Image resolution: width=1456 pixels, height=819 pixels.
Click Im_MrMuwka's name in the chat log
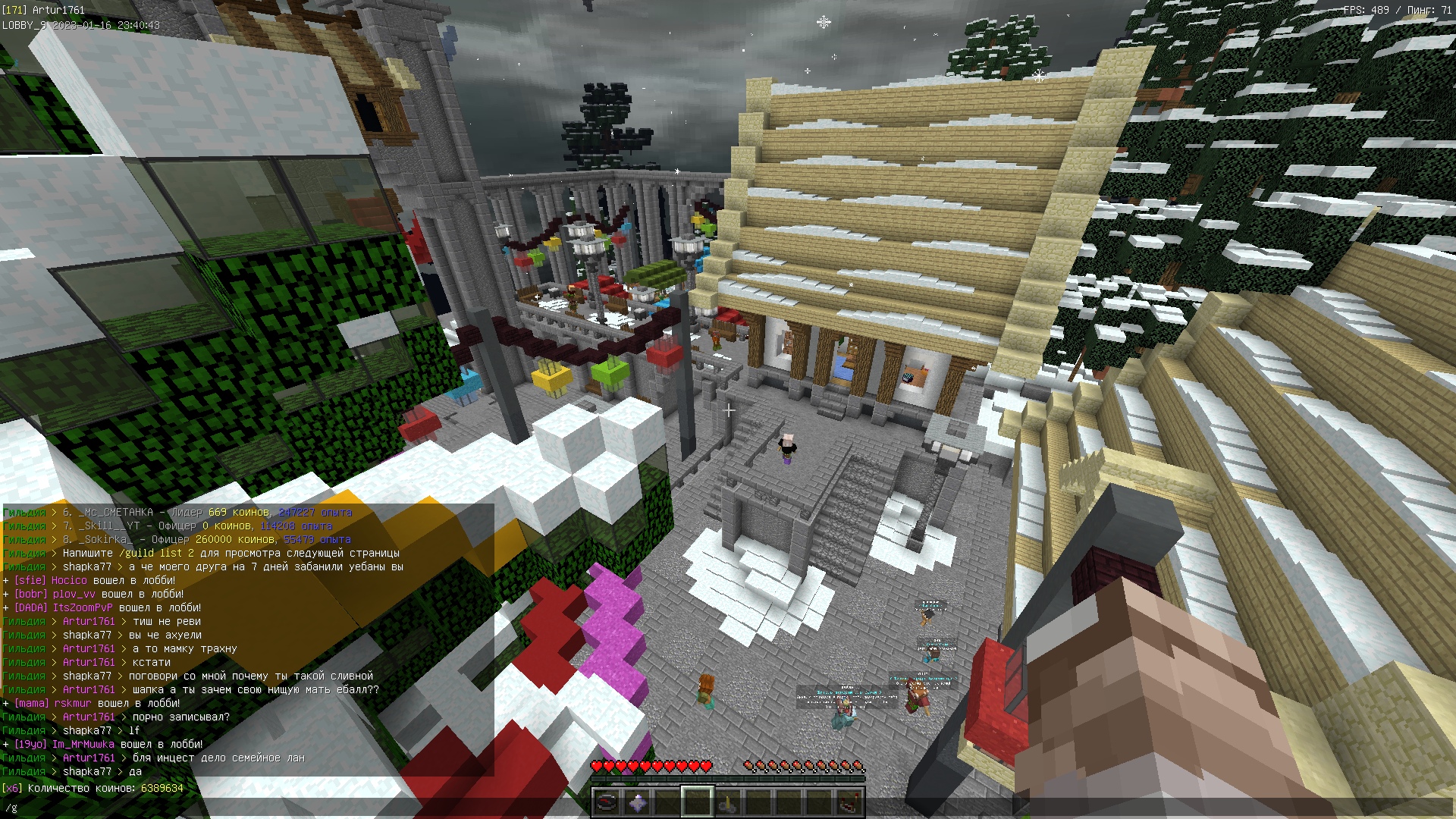[x=83, y=745]
